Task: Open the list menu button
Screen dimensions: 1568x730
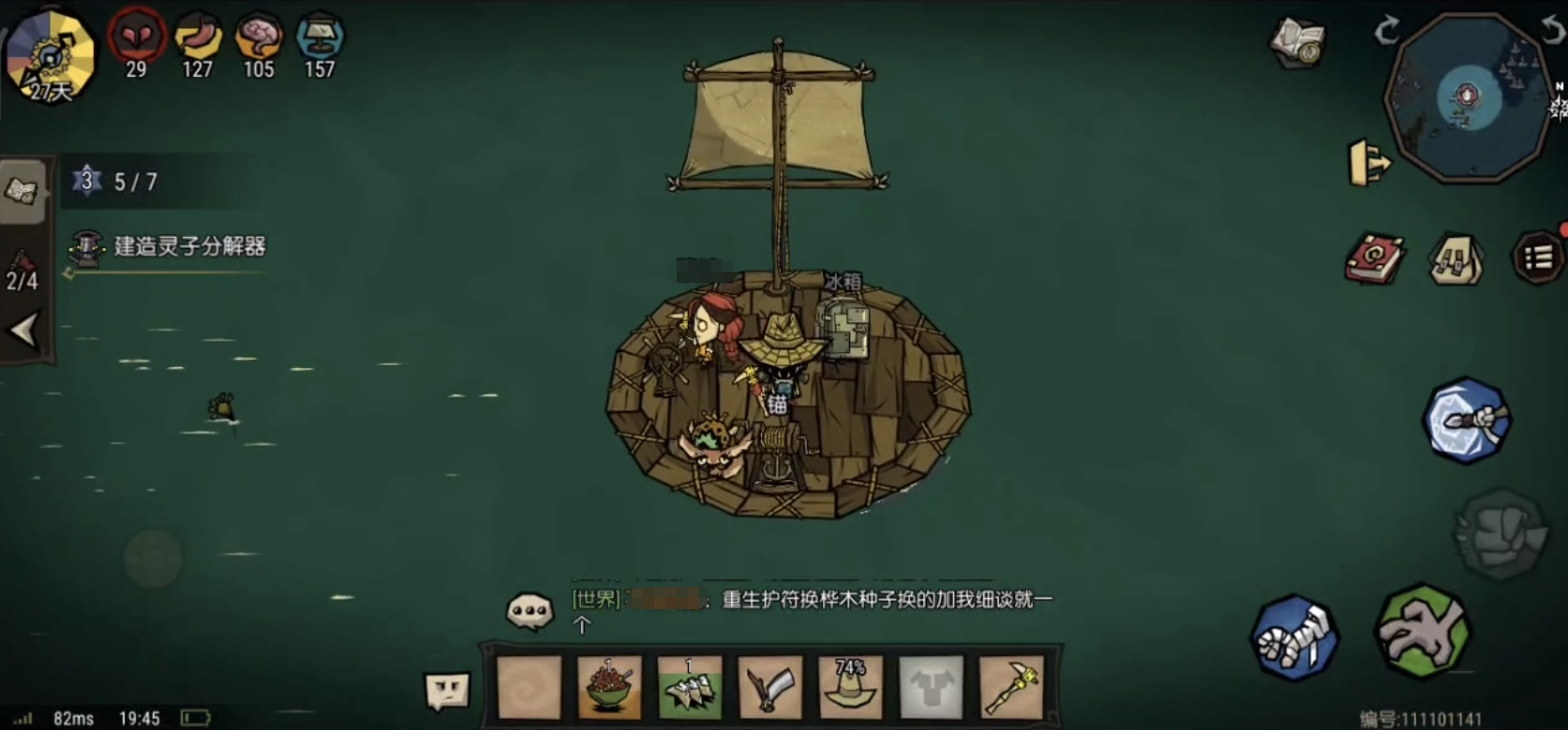Action: pos(1537,258)
